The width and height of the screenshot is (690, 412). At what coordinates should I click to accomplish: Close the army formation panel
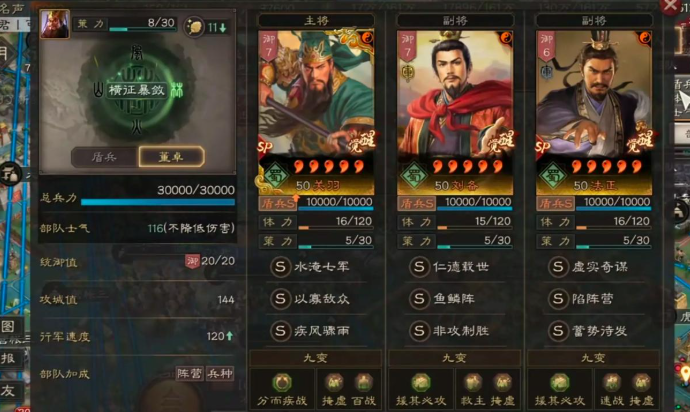pos(671,6)
